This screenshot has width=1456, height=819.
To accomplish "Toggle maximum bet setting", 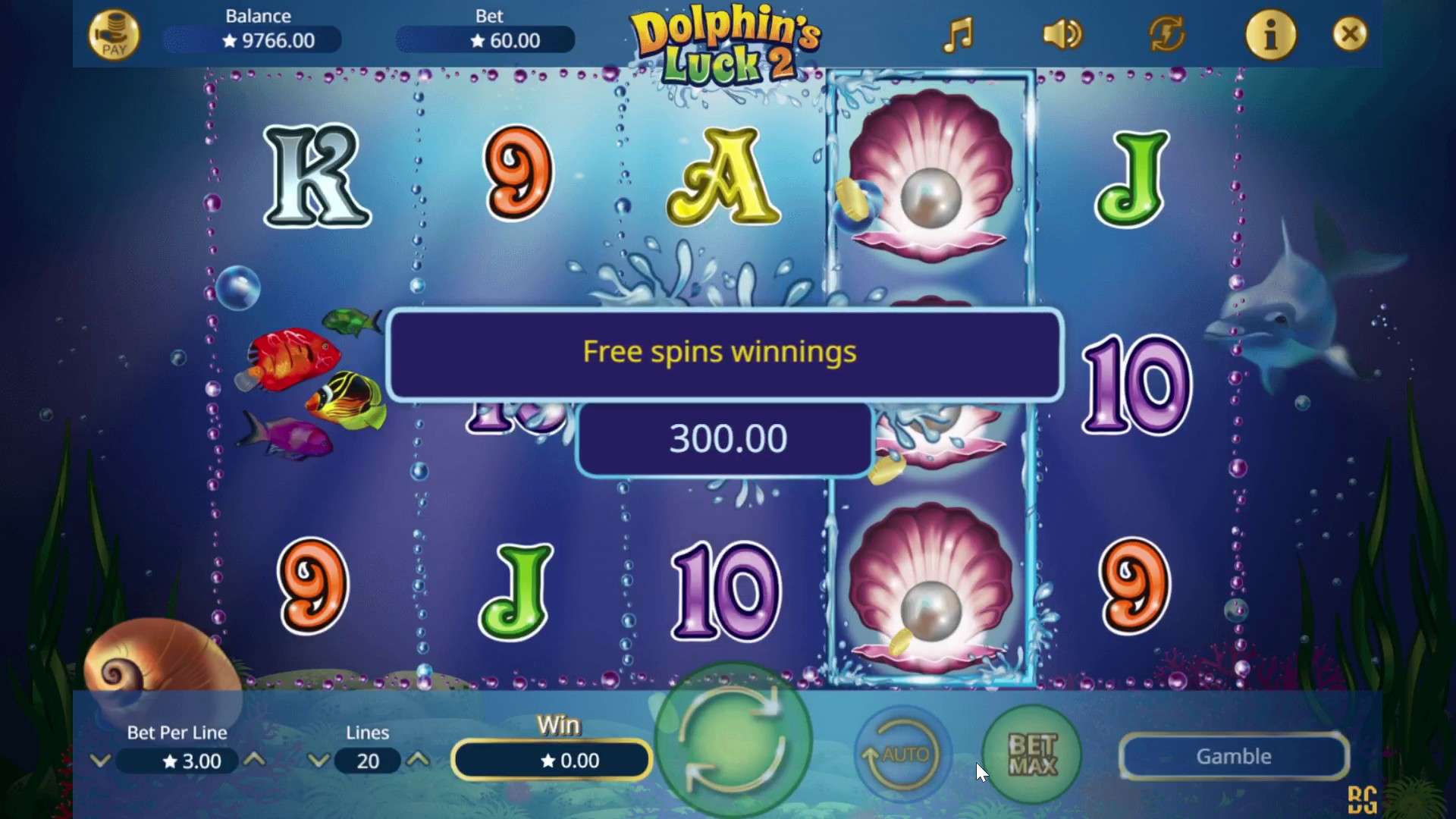I will 1031,755.
